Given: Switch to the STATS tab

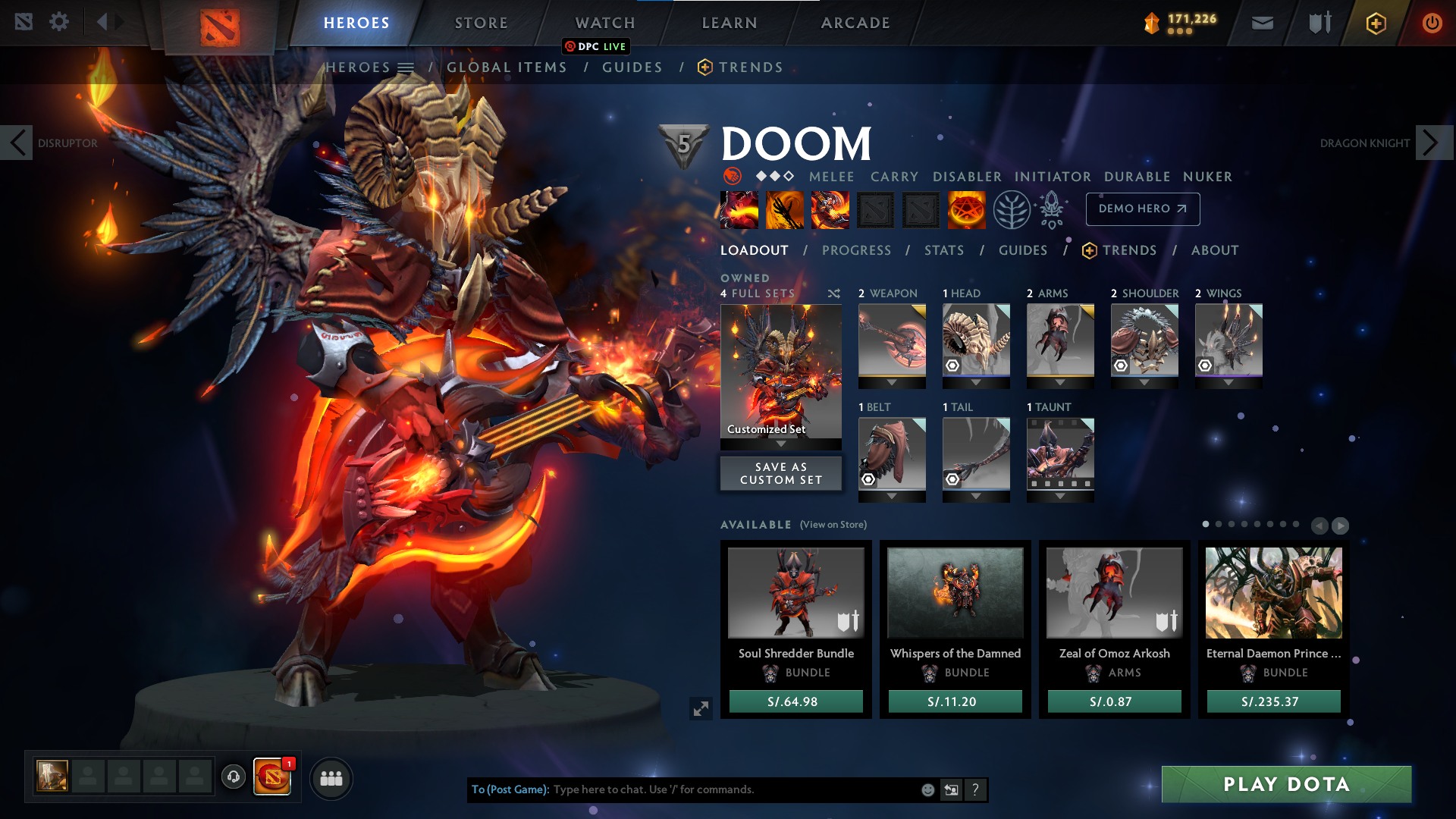Looking at the screenshot, I should coord(944,250).
